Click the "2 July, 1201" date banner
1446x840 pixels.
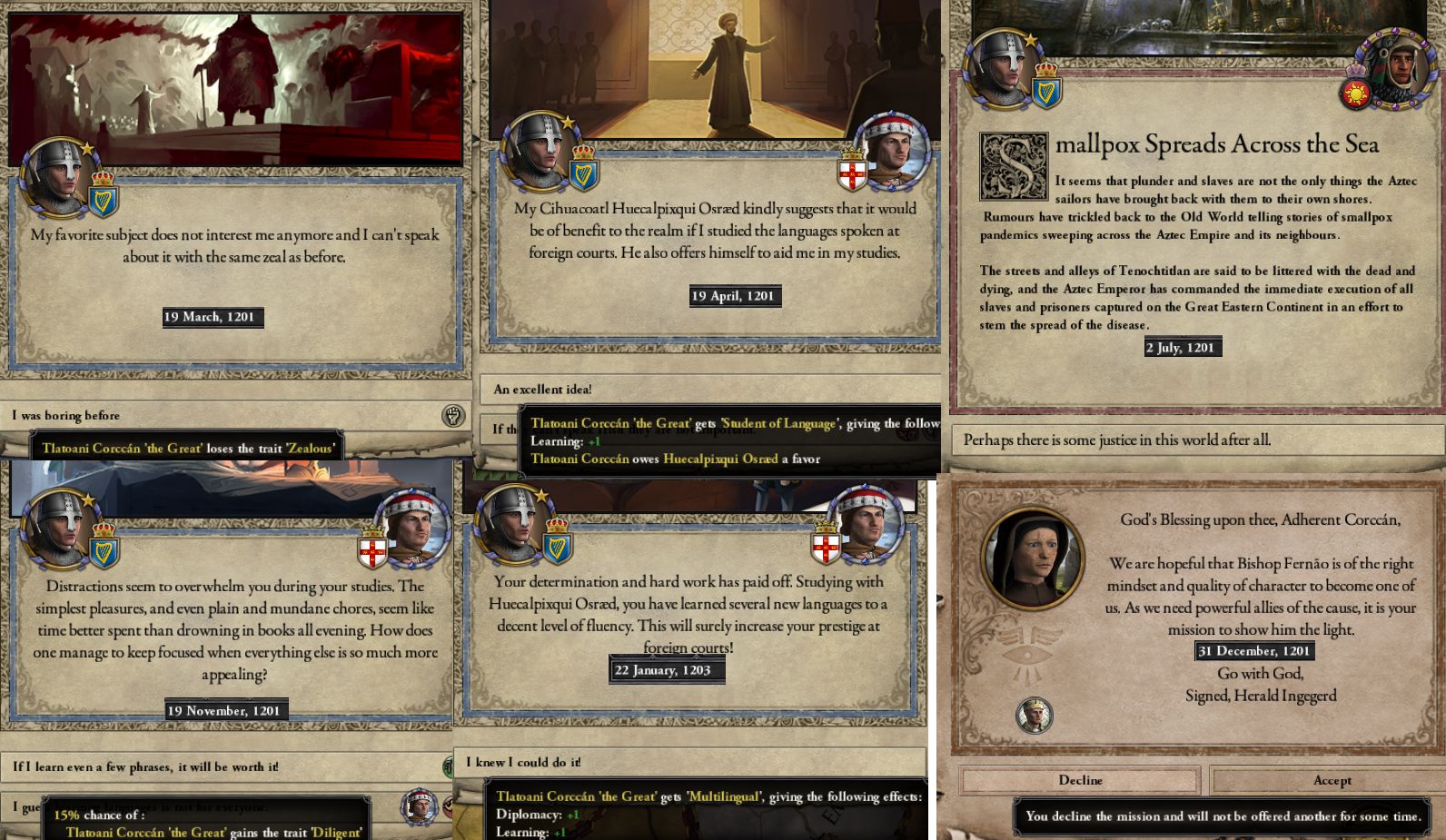click(x=1181, y=347)
